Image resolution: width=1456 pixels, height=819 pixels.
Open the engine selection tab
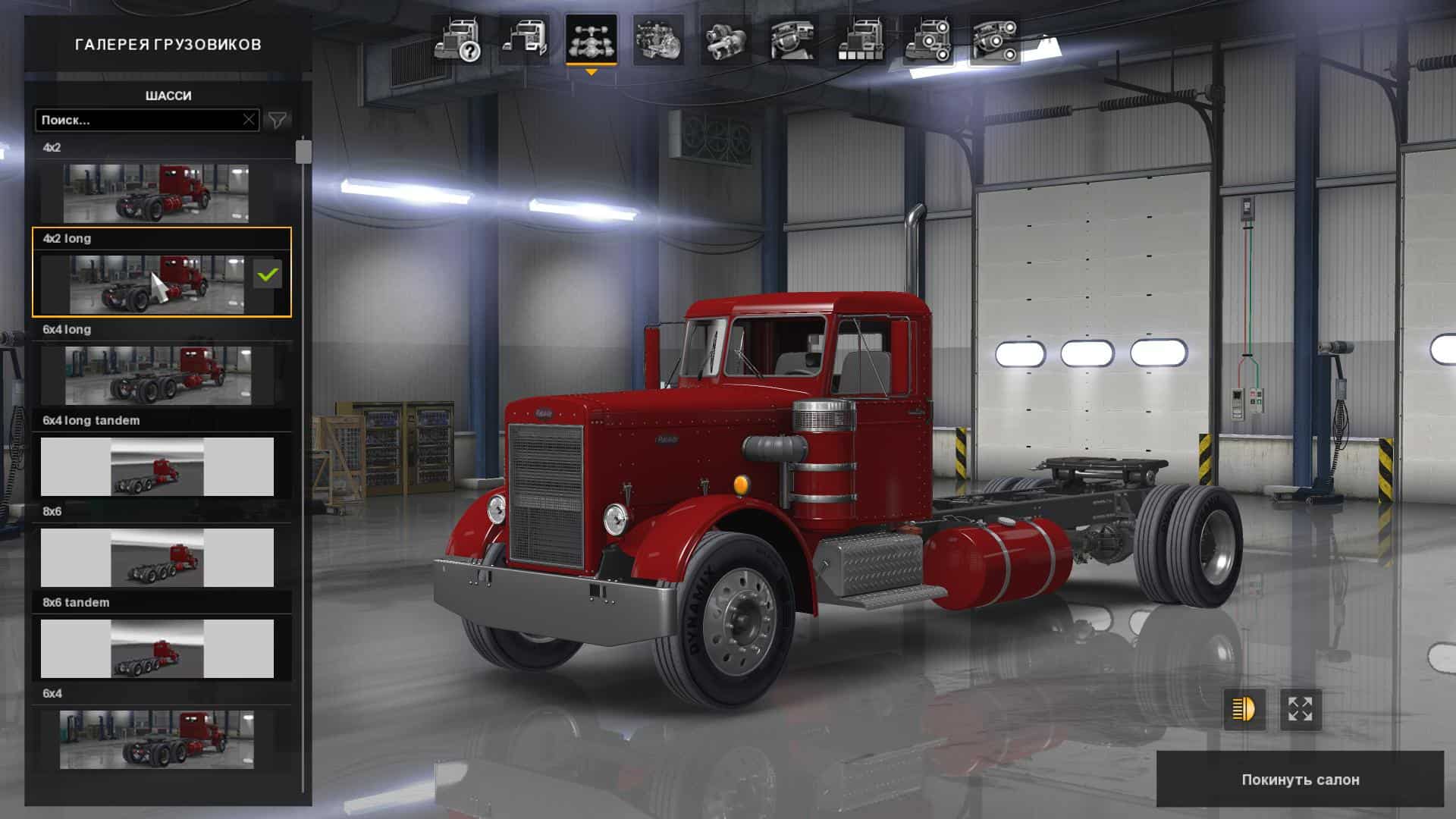657,40
